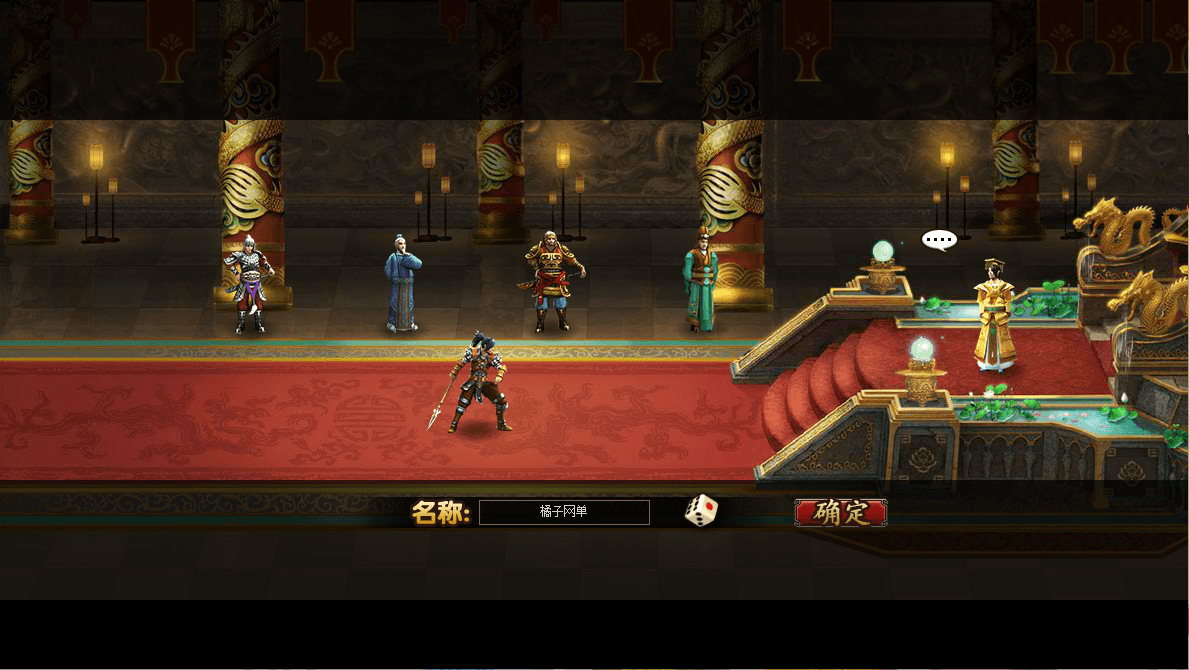The image size is (1189, 670).
Task: Click the character name input field
Action: [564, 512]
